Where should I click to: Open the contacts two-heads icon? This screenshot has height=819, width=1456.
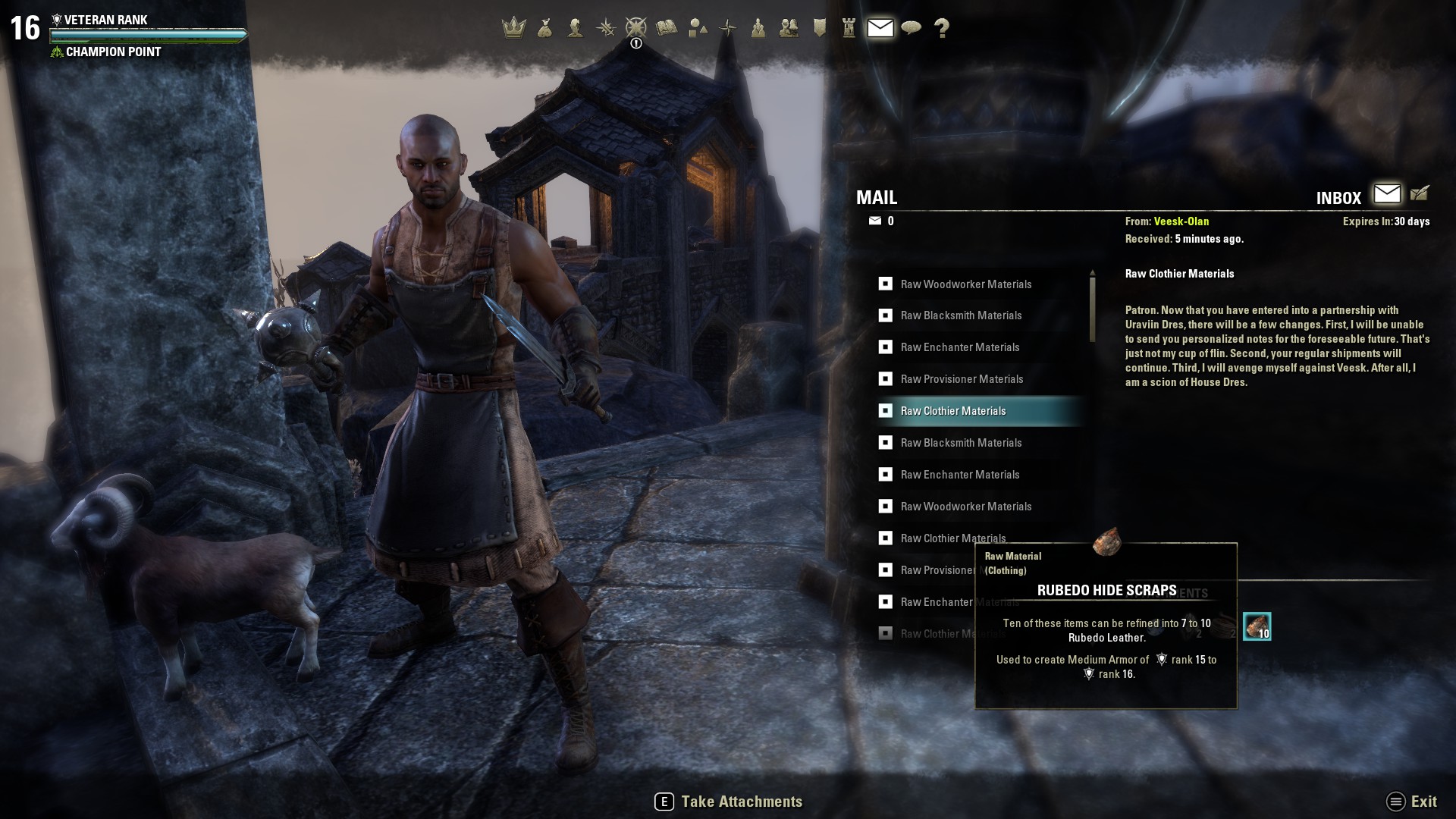[789, 28]
